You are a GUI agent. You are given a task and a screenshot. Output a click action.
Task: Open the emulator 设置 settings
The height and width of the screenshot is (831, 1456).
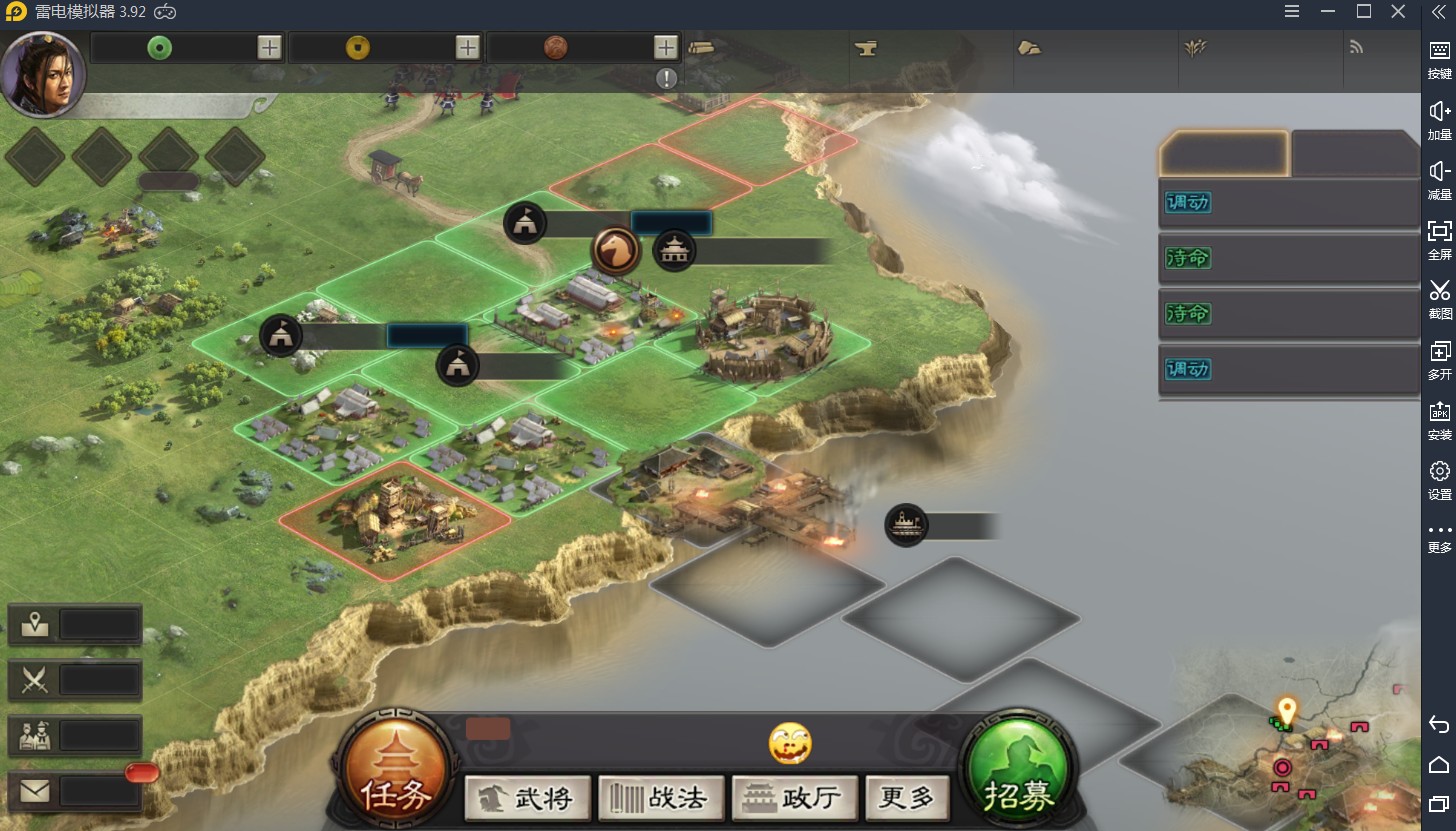click(x=1439, y=480)
